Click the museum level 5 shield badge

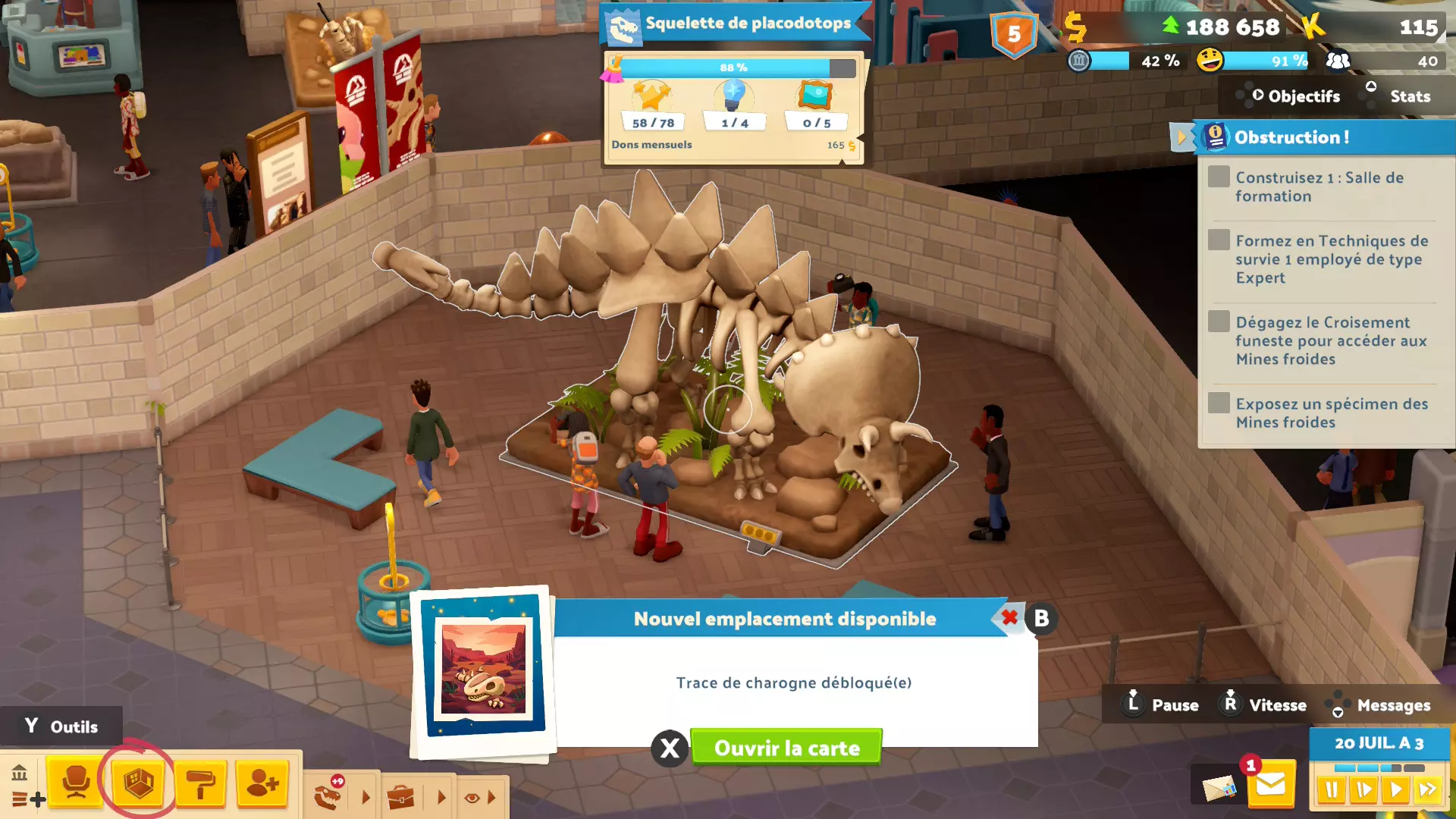(x=1014, y=34)
